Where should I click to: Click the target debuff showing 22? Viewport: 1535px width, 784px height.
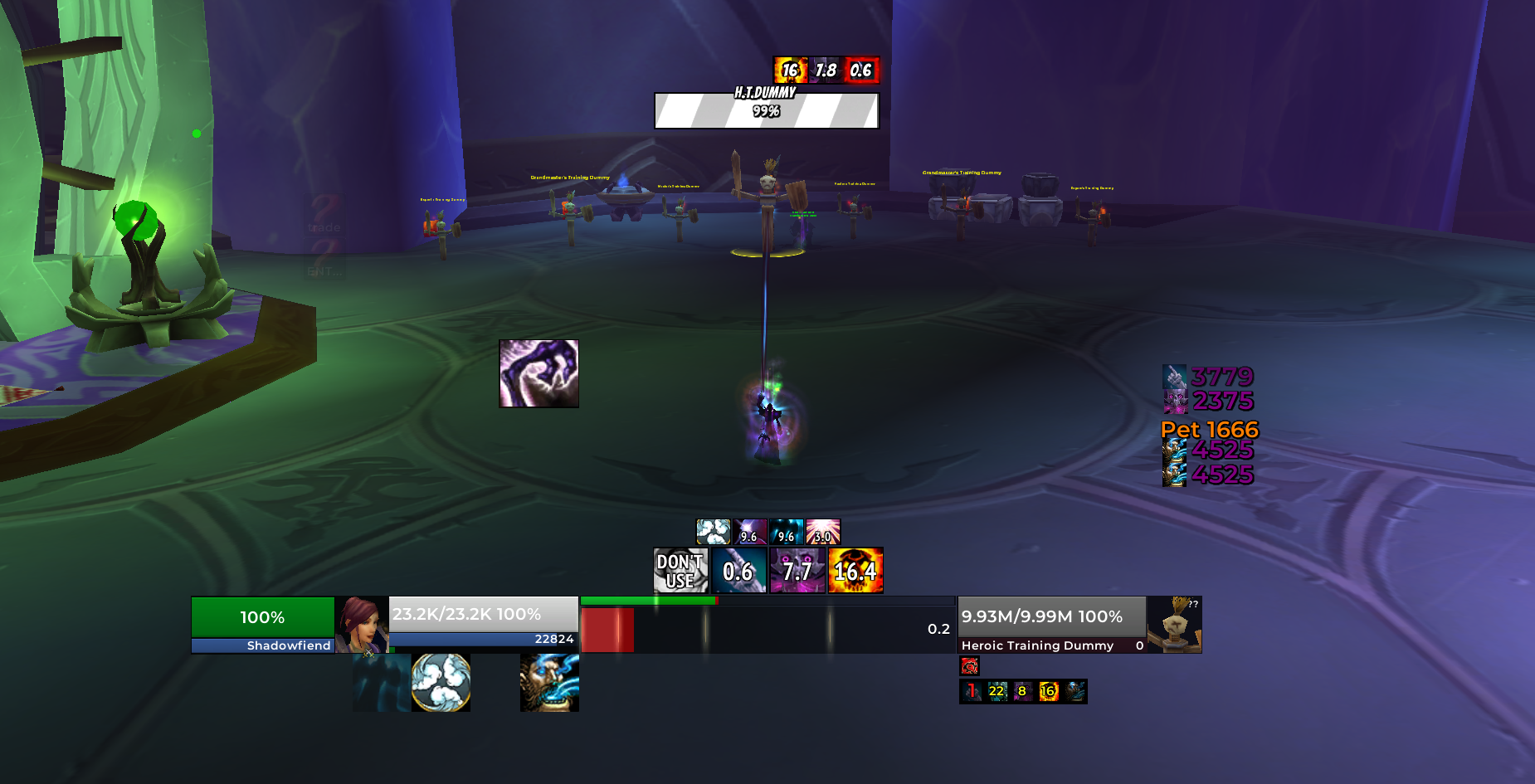(x=997, y=691)
